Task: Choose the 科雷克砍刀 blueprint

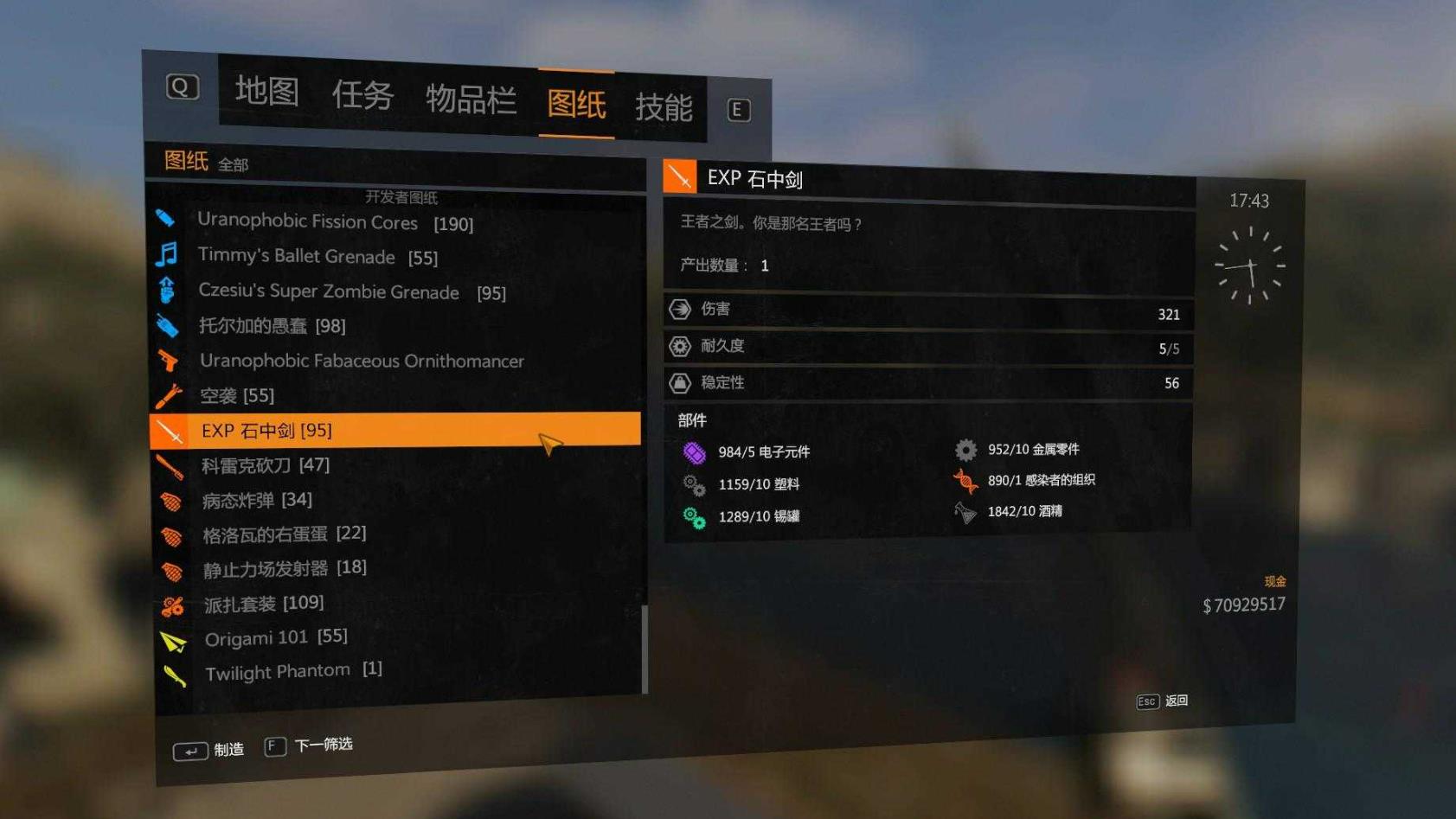Action: 265,465
